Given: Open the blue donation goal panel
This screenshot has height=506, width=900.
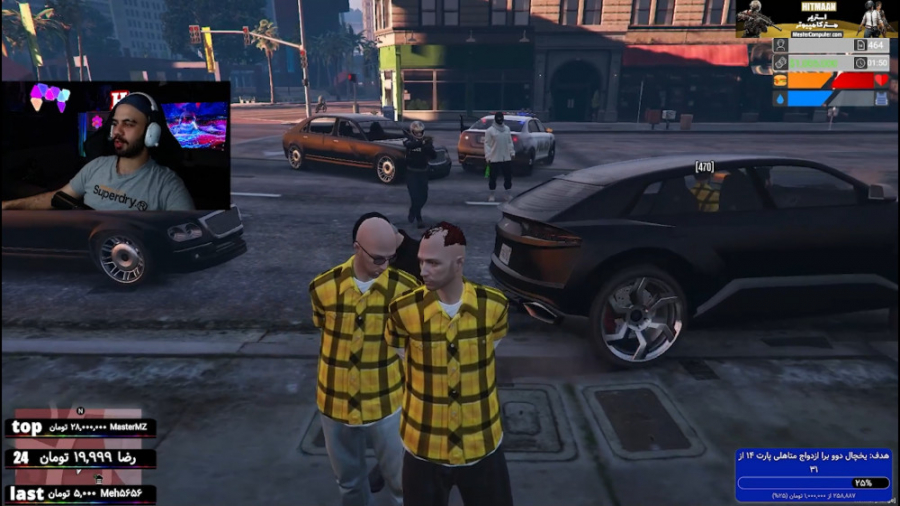Looking at the screenshot, I should pyautogui.click(x=813, y=474).
